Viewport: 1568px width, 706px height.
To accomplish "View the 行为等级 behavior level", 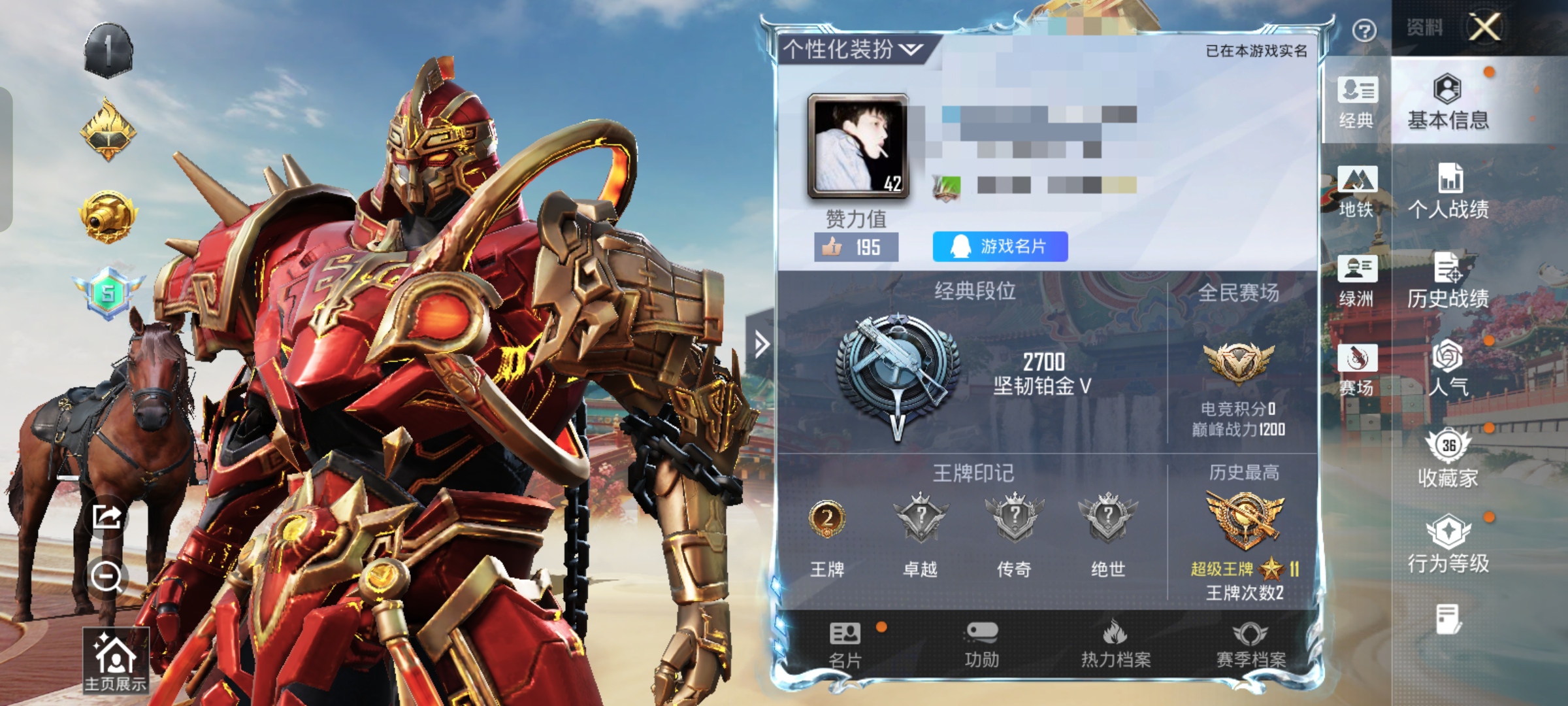I will click(1448, 546).
